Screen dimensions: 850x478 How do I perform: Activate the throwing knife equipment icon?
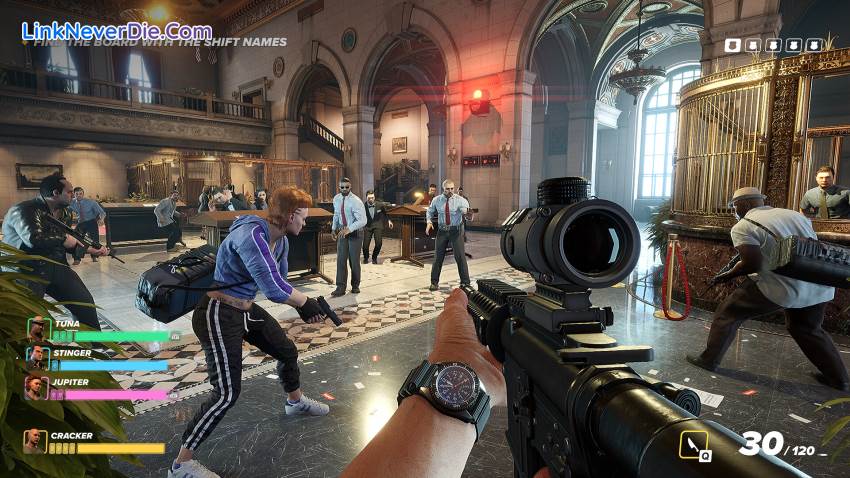tap(692, 443)
